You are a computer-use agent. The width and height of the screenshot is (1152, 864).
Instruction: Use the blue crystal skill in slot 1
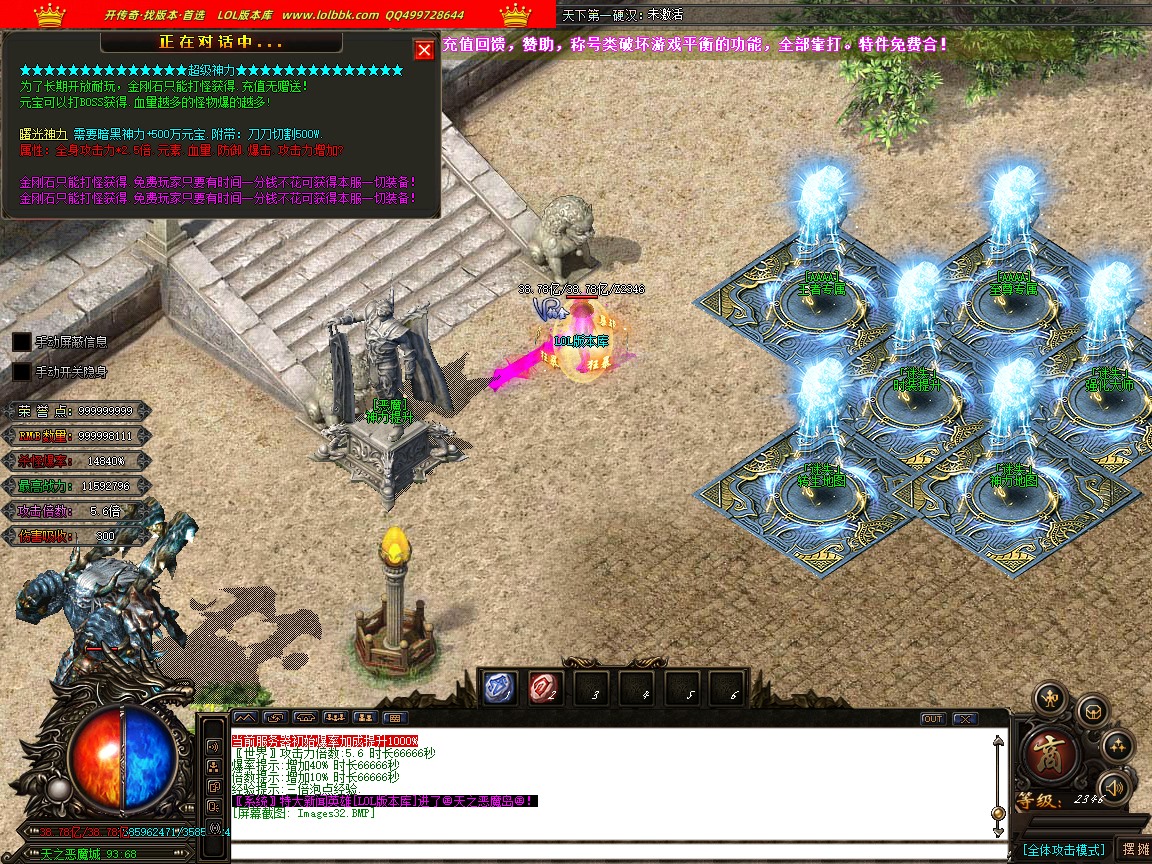(500, 688)
